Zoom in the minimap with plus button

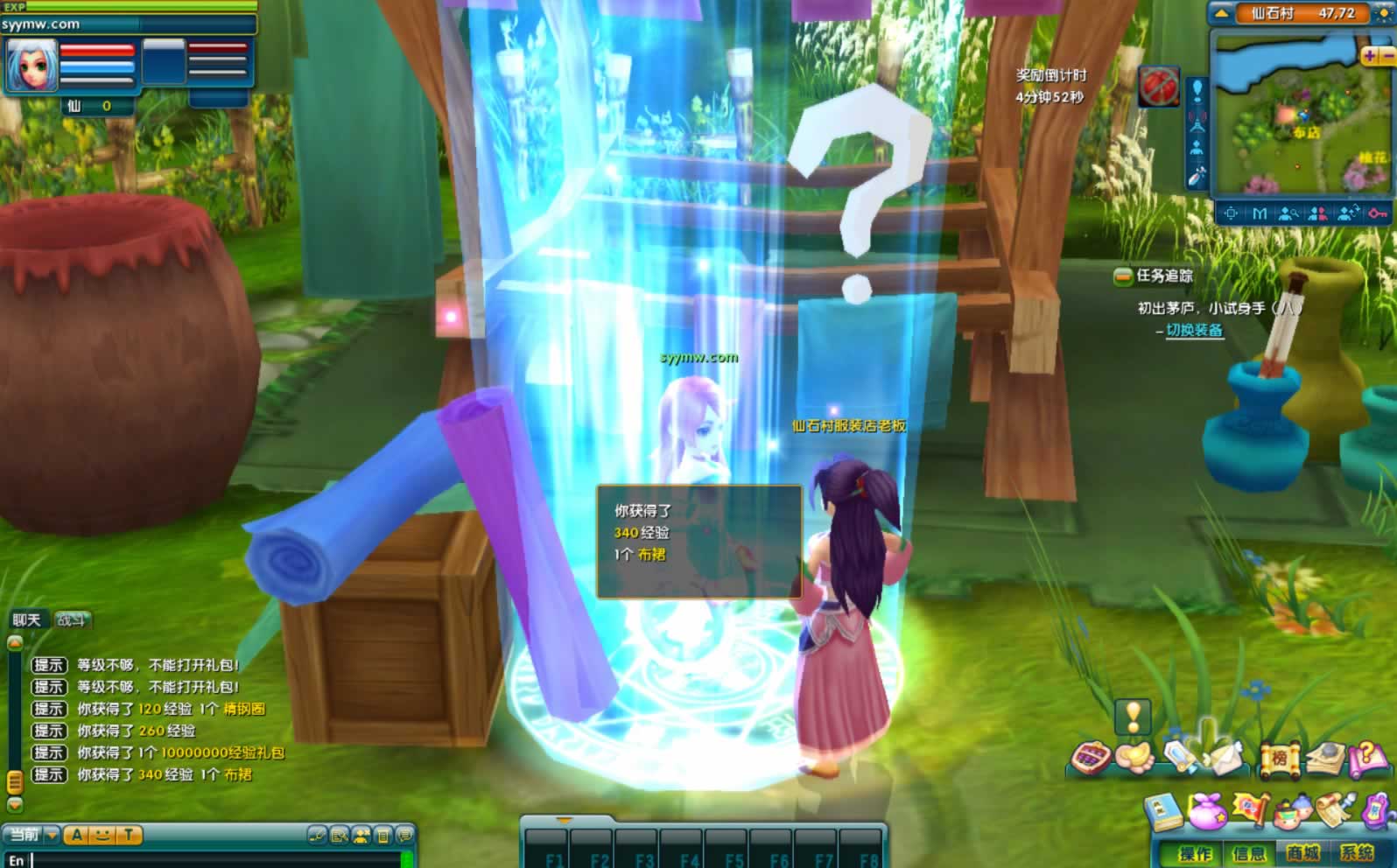(1369, 55)
